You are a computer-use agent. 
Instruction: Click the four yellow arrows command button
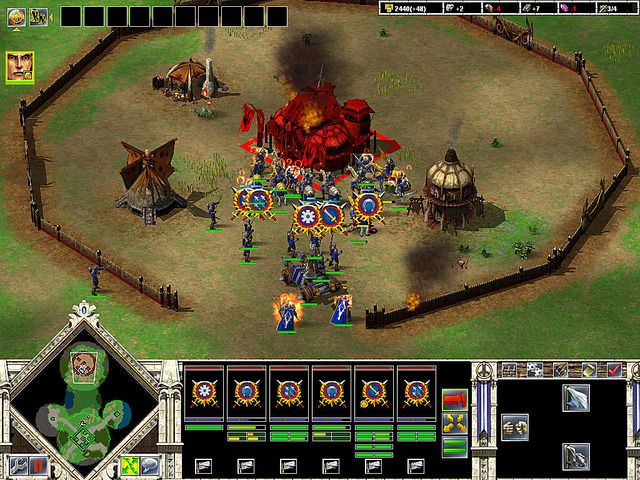click(x=454, y=424)
